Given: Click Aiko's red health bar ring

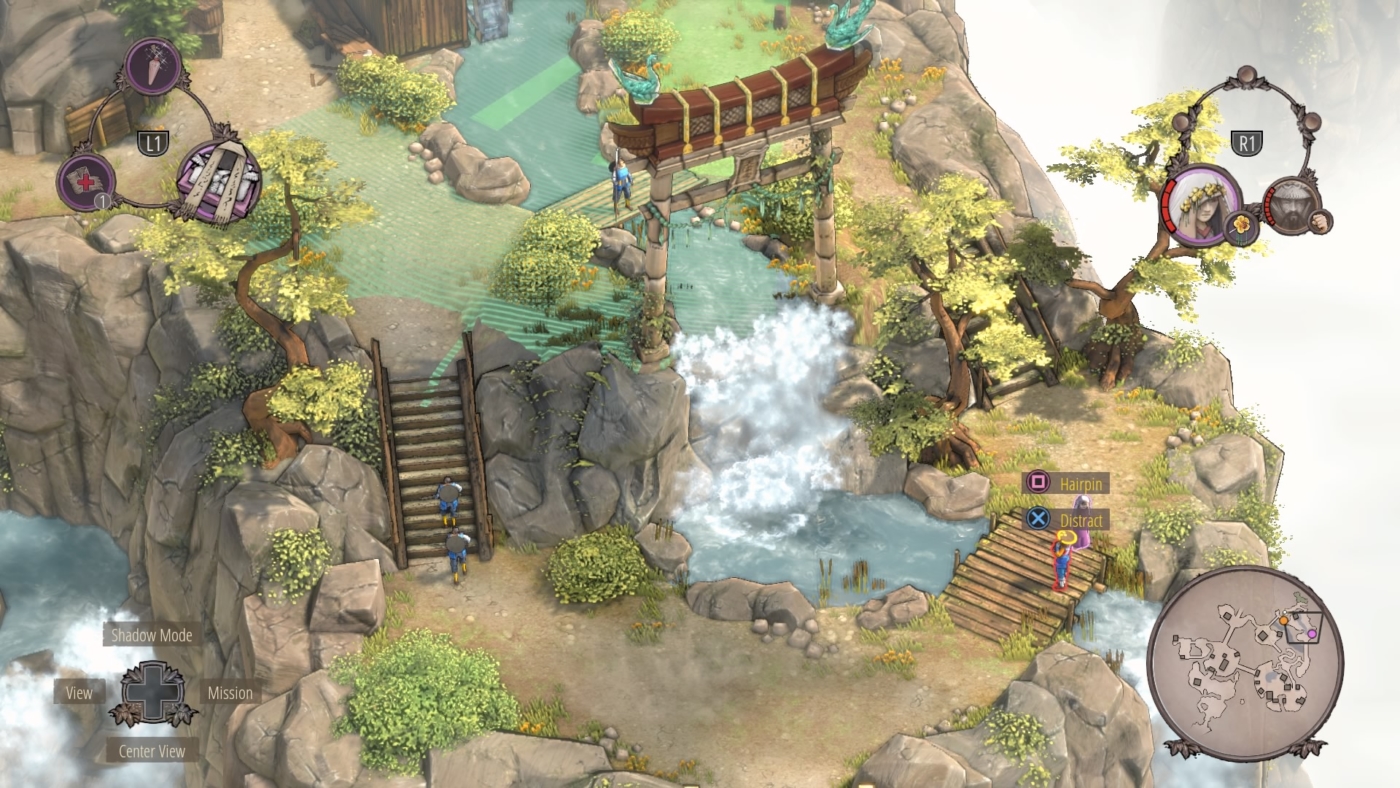Looking at the screenshot, I should tap(1169, 207).
